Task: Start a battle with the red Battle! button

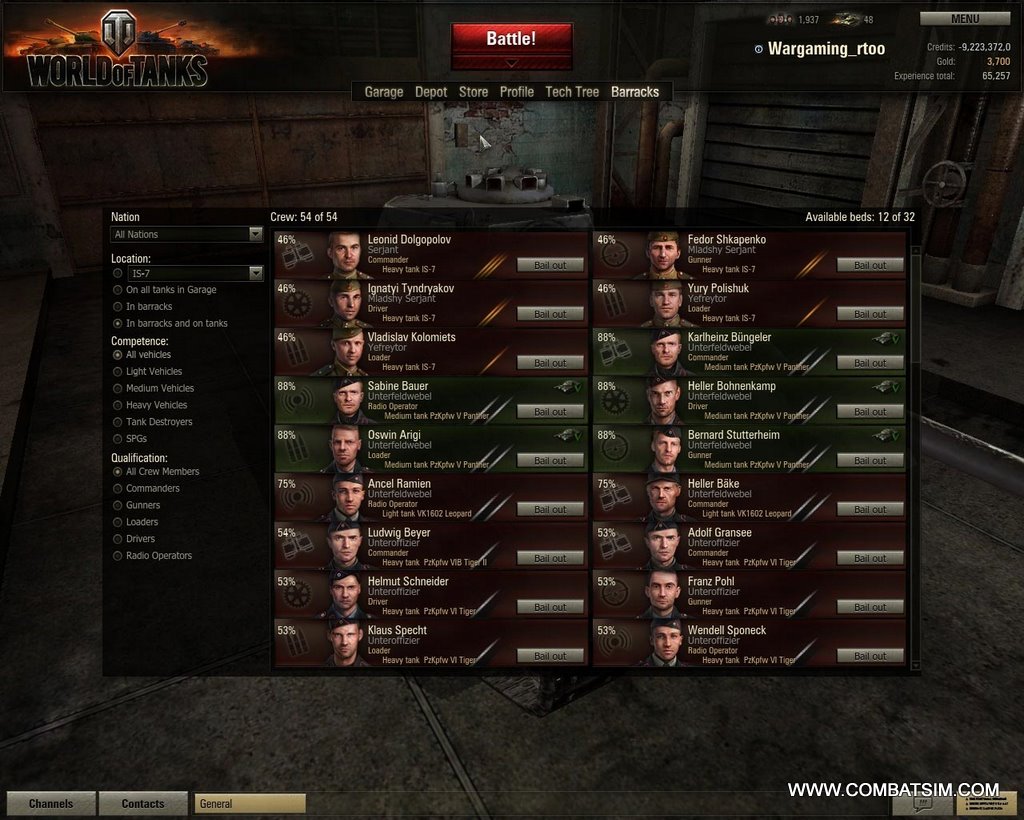Action: point(511,40)
